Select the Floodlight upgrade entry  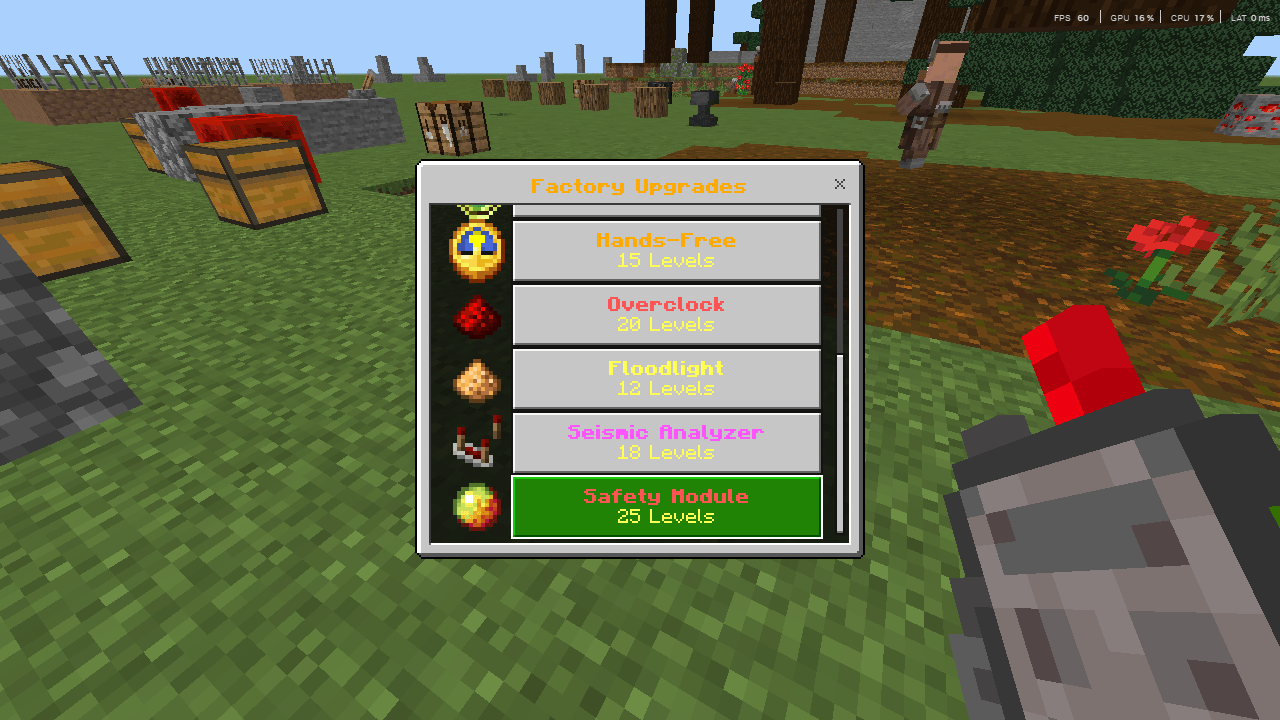pos(666,378)
